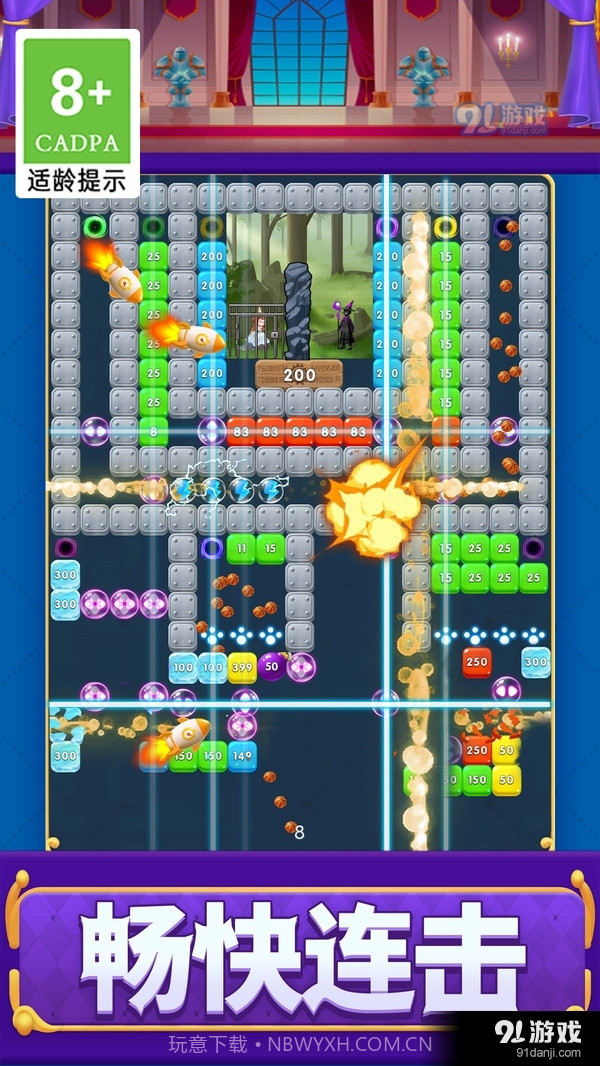
Task: Open the CADPA 8+ age rating notice
Action: (78, 113)
